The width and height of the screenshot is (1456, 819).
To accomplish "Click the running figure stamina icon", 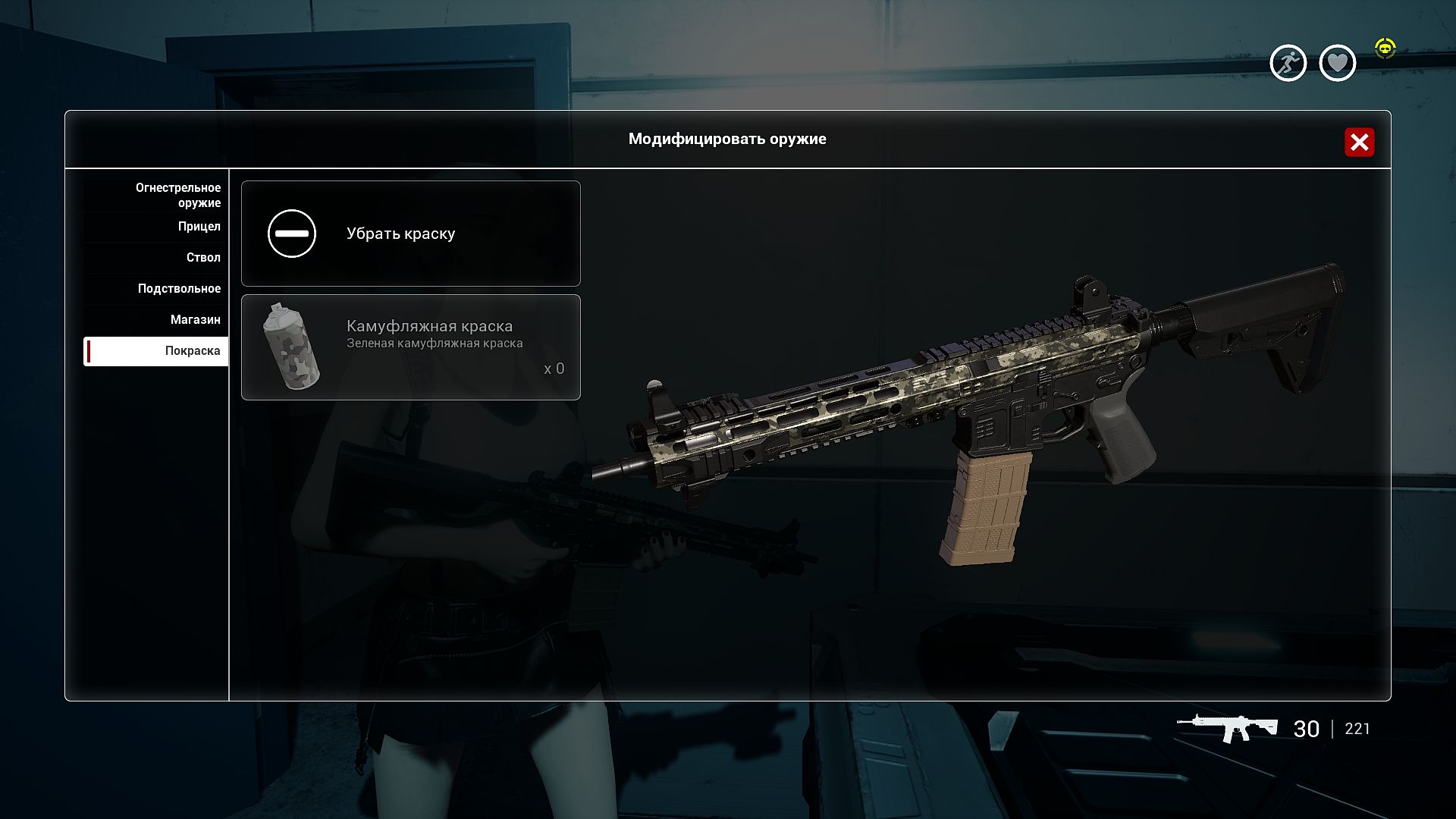I will pos(1288,63).
